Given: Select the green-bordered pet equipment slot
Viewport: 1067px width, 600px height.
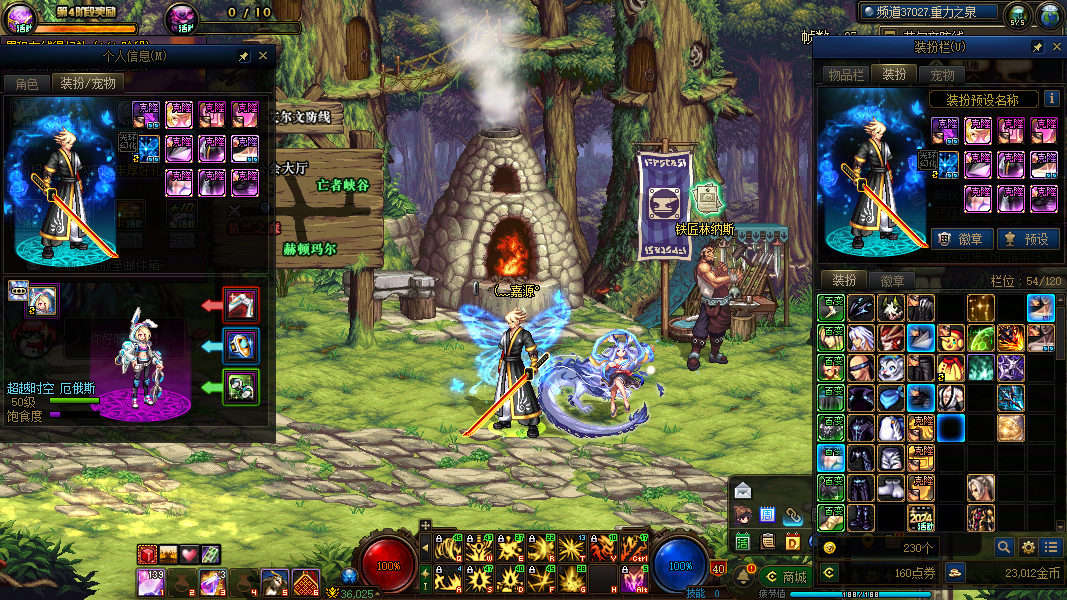Looking at the screenshot, I should point(241,387).
